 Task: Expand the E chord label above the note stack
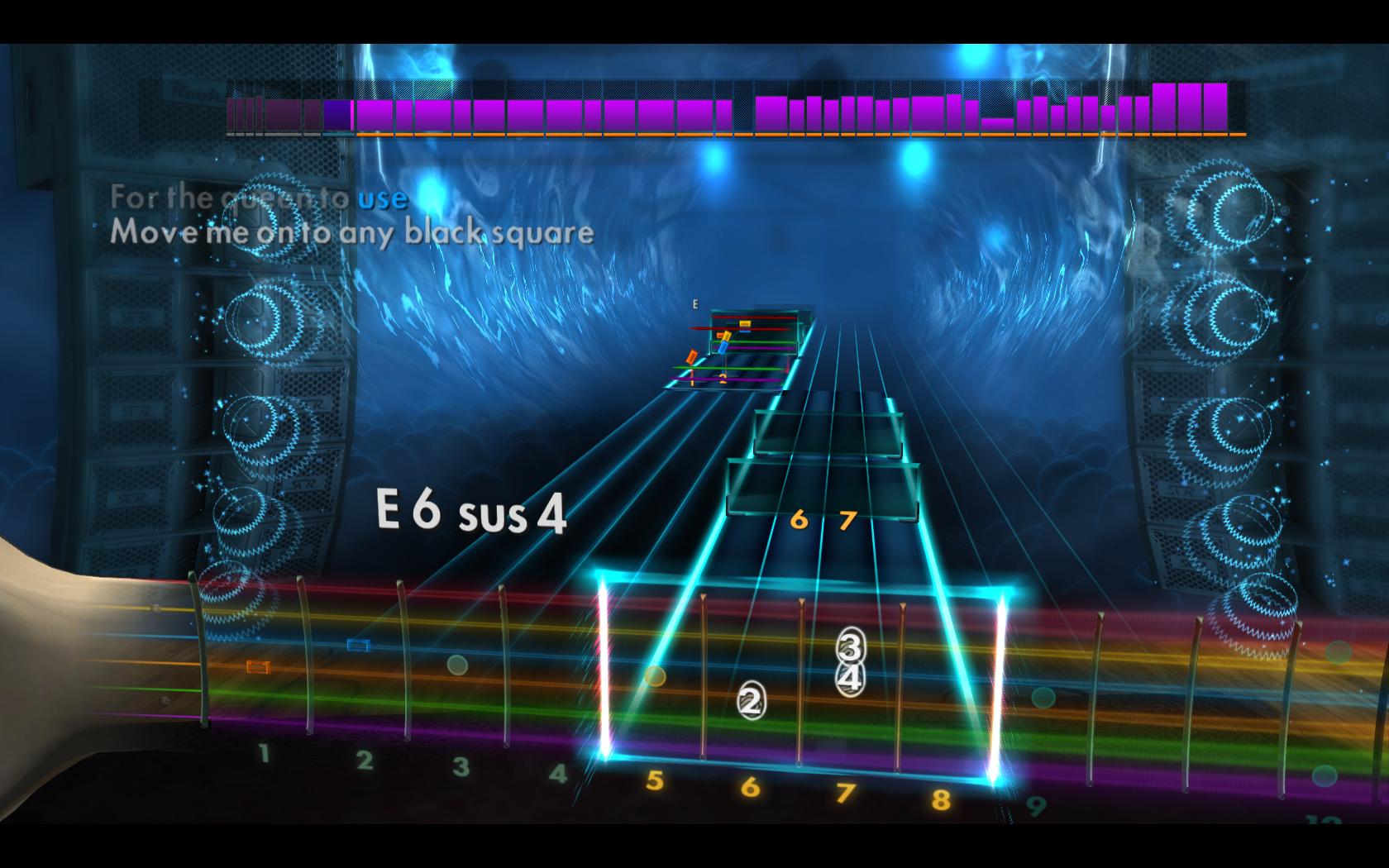695,305
